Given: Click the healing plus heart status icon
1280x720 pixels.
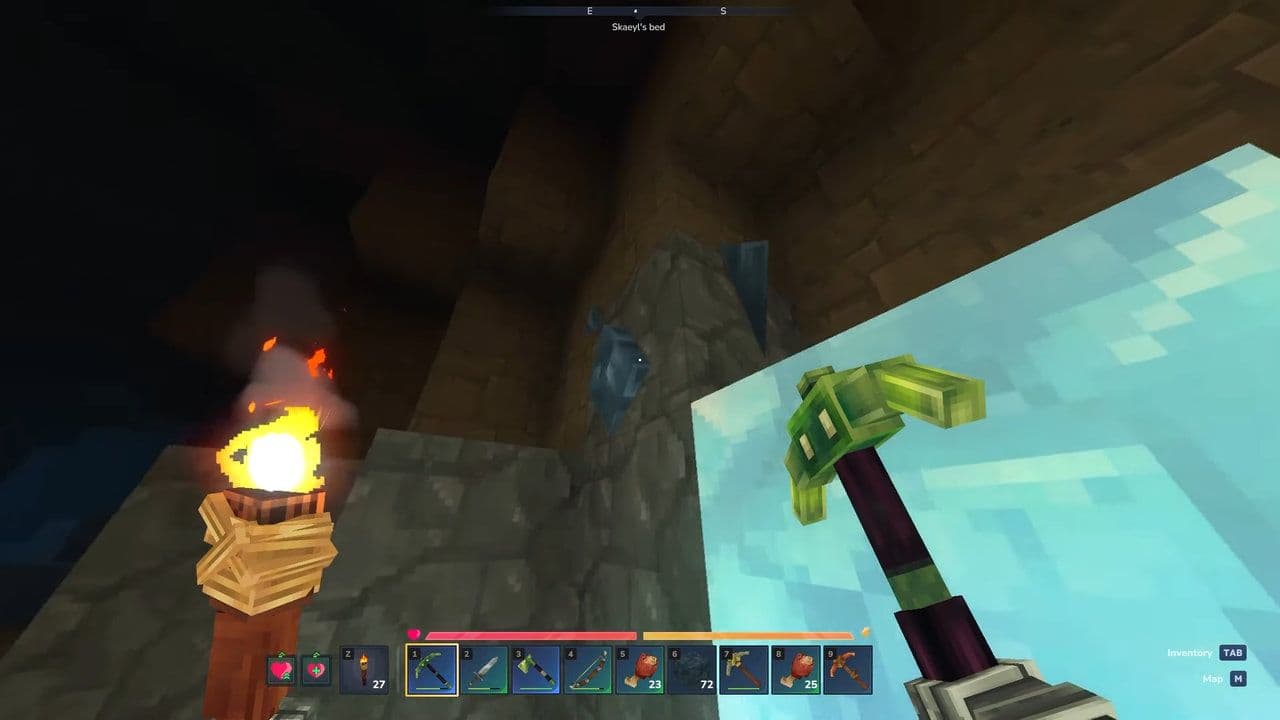Looking at the screenshot, I should tap(318, 671).
